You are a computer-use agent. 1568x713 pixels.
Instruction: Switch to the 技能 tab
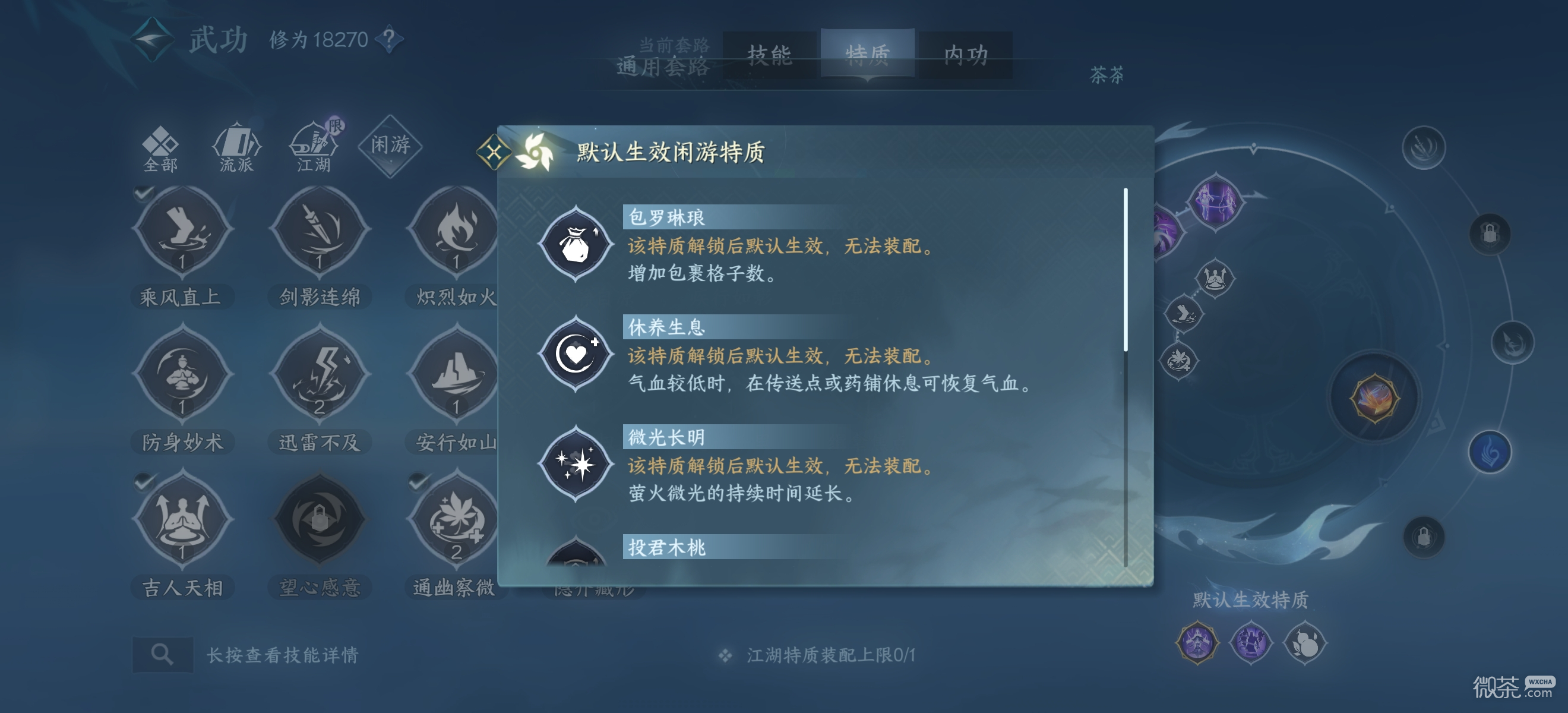pos(769,55)
